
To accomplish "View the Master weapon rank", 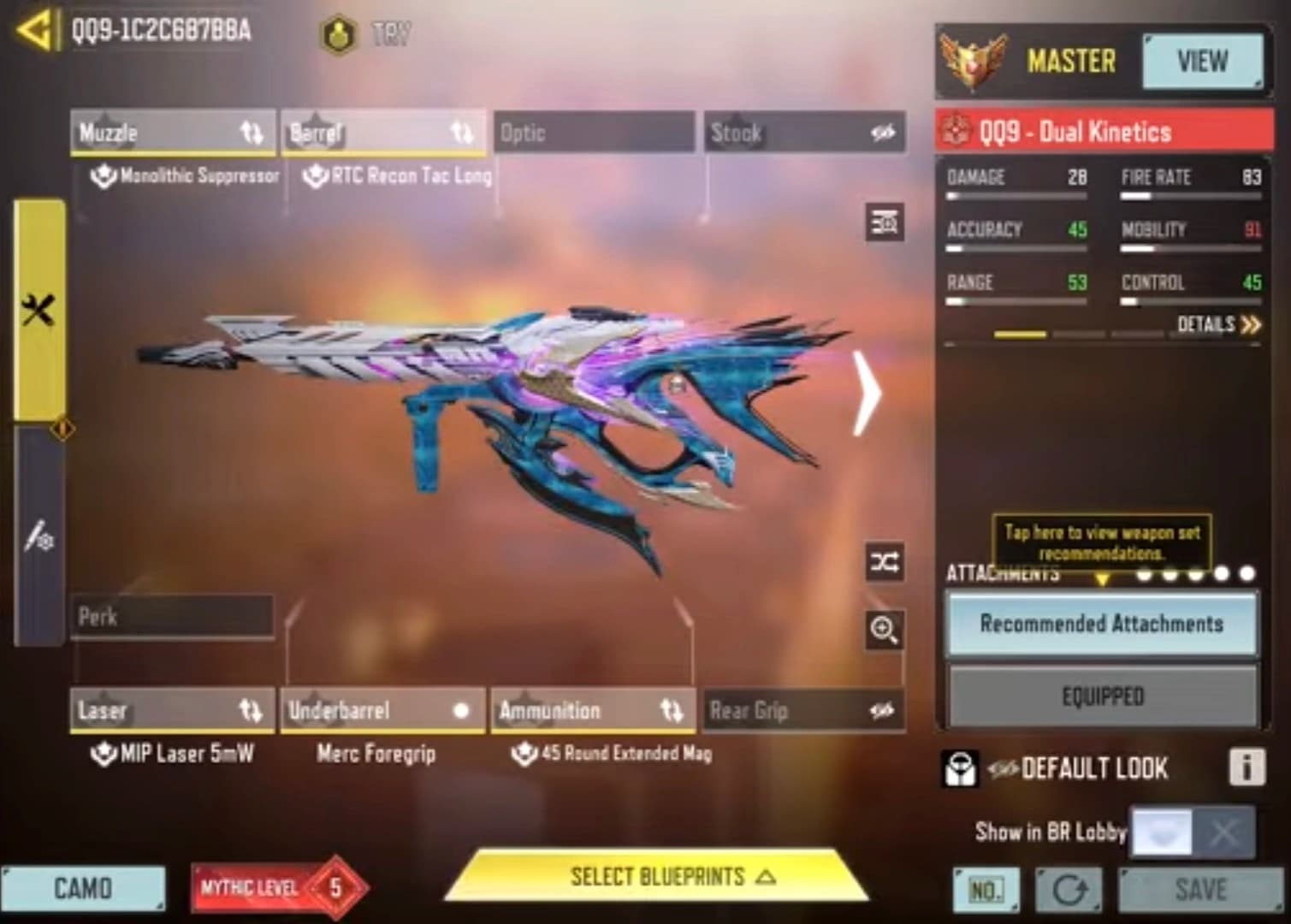I will [1202, 62].
